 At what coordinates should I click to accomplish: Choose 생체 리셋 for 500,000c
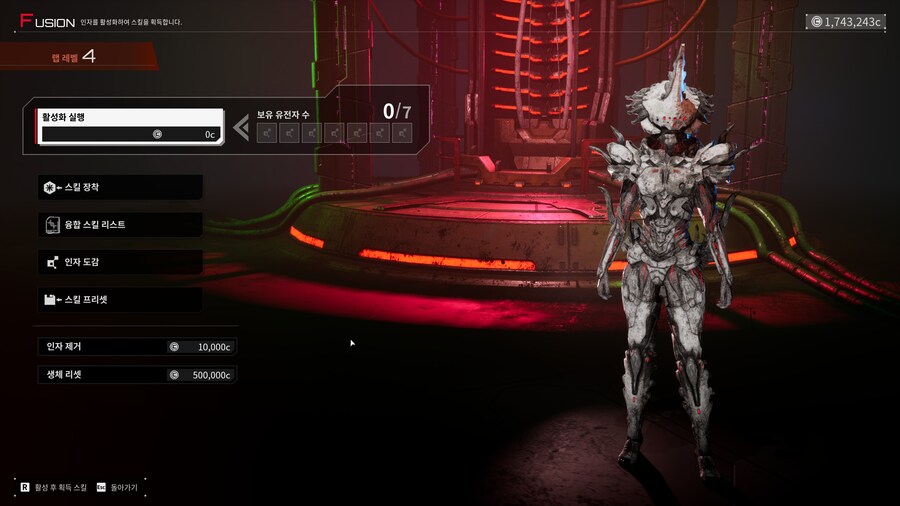click(138, 375)
